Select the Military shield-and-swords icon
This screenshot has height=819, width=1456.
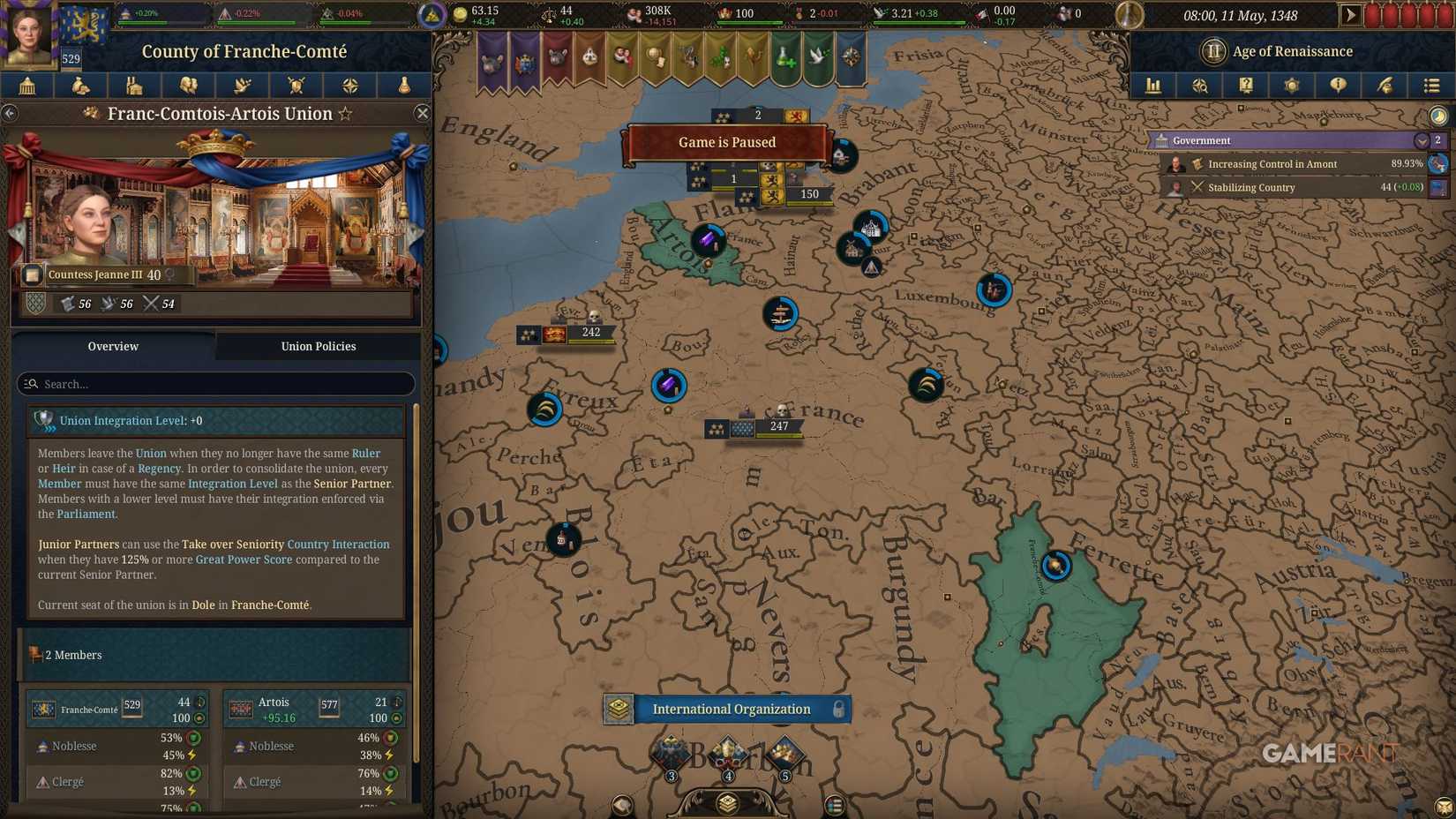click(x=296, y=86)
